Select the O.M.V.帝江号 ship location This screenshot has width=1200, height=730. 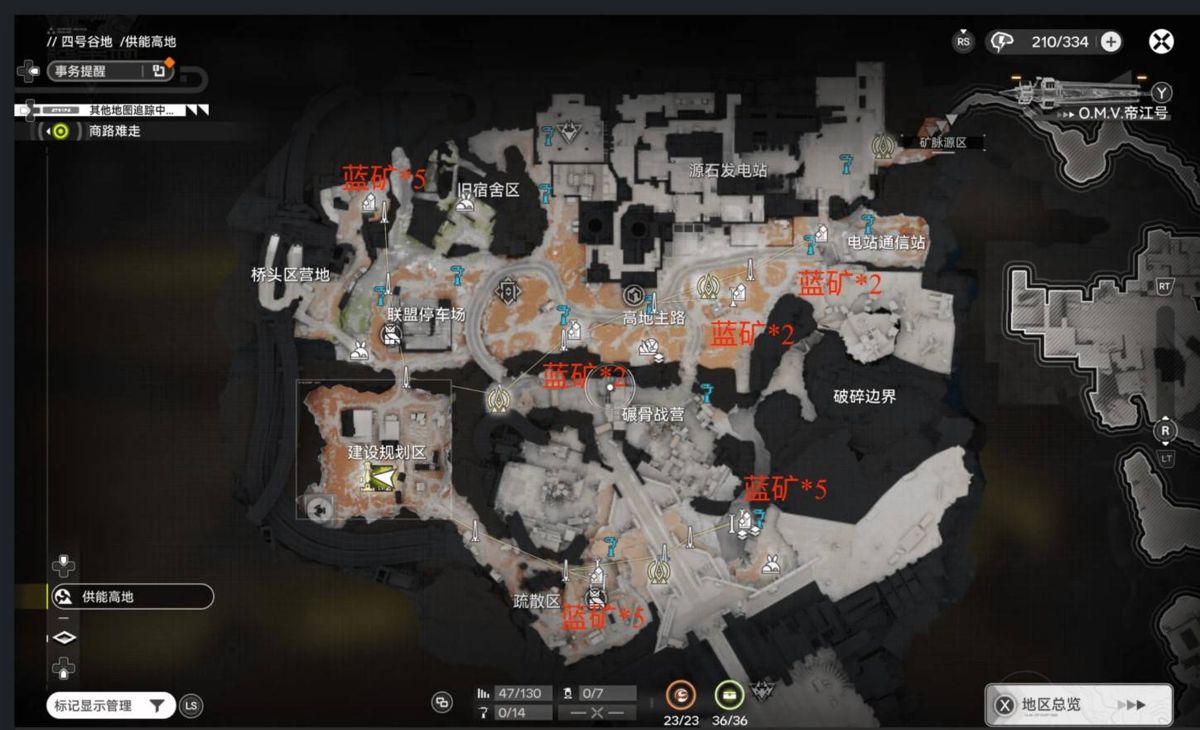coord(1122,113)
